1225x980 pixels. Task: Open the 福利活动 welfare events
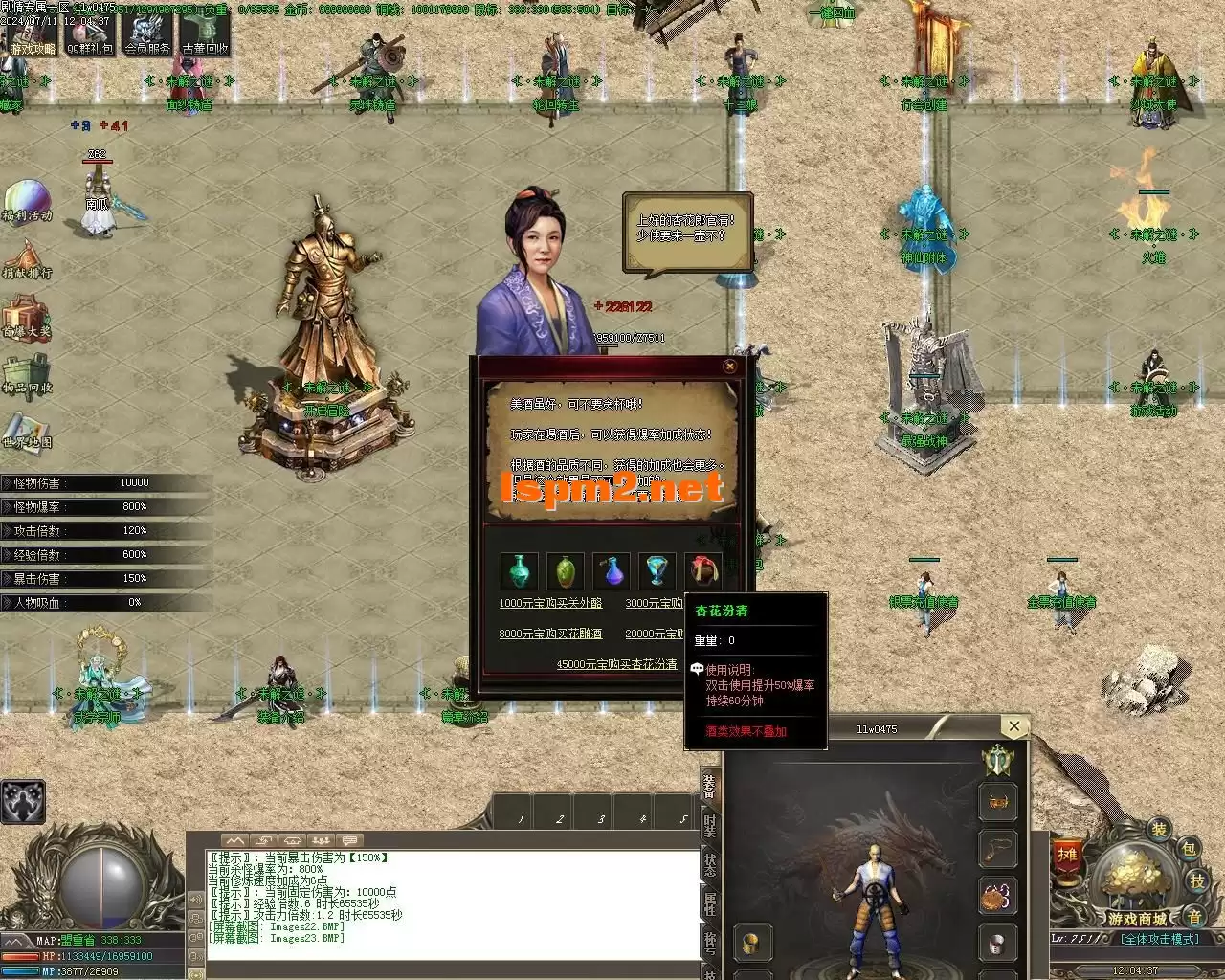pyautogui.click(x=26, y=203)
